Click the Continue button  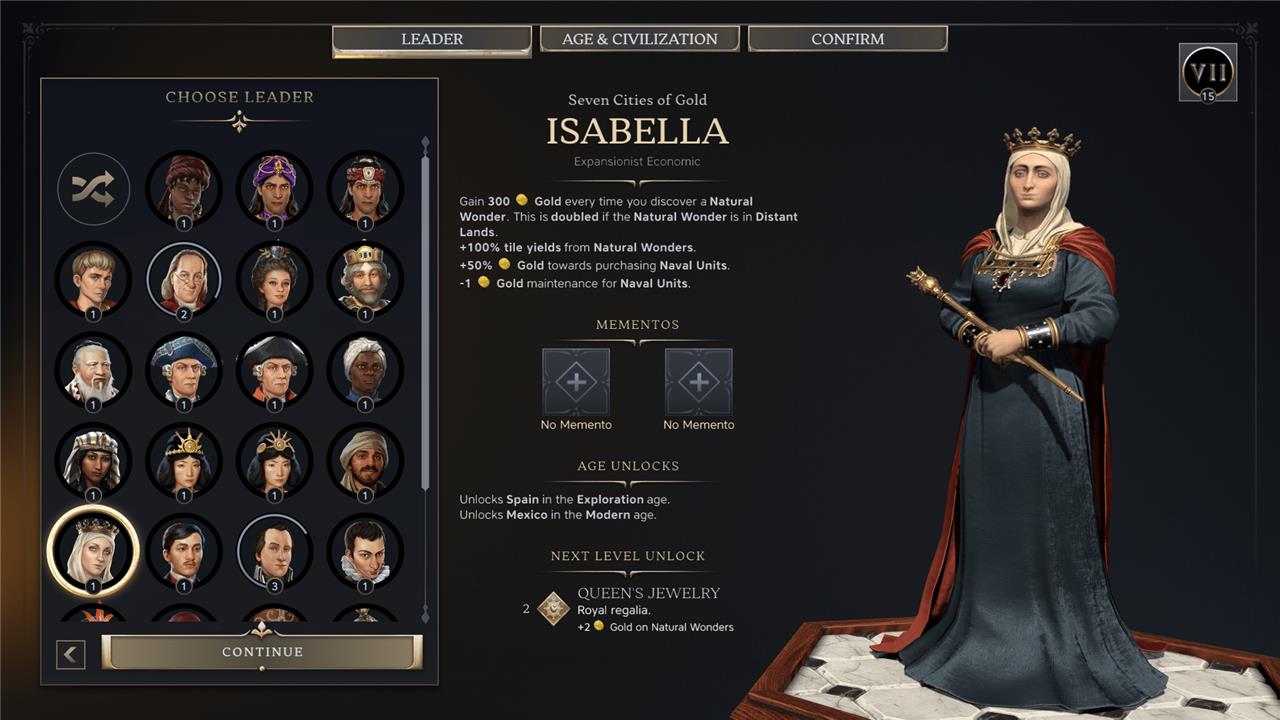point(262,652)
